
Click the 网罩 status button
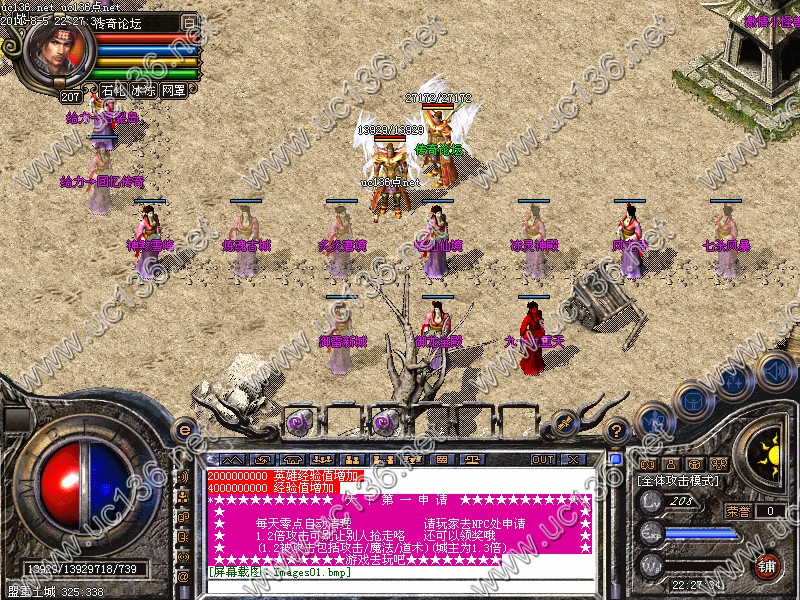[173, 90]
